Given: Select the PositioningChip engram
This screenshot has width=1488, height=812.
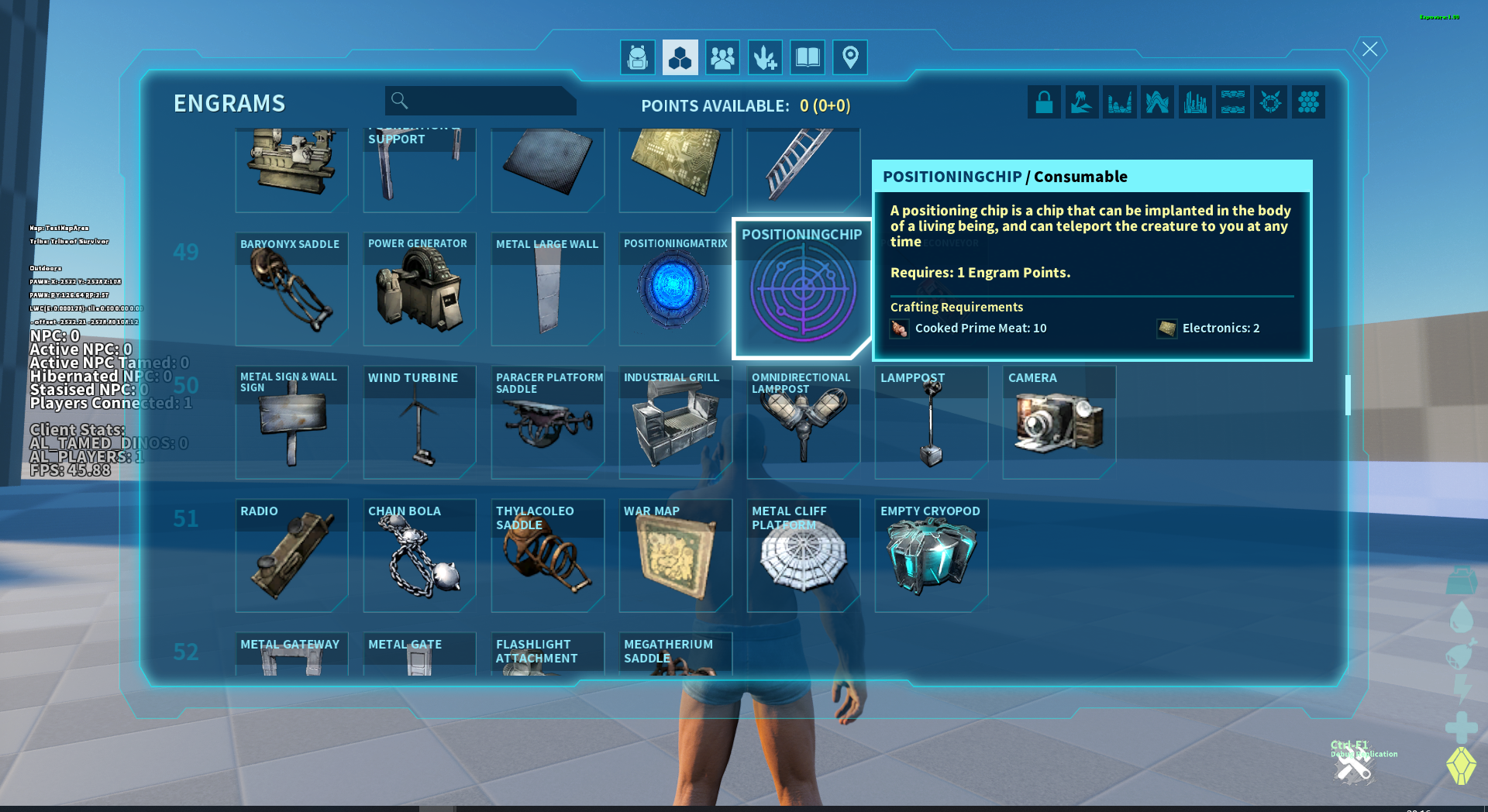Looking at the screenshot, I should point(802,289).
